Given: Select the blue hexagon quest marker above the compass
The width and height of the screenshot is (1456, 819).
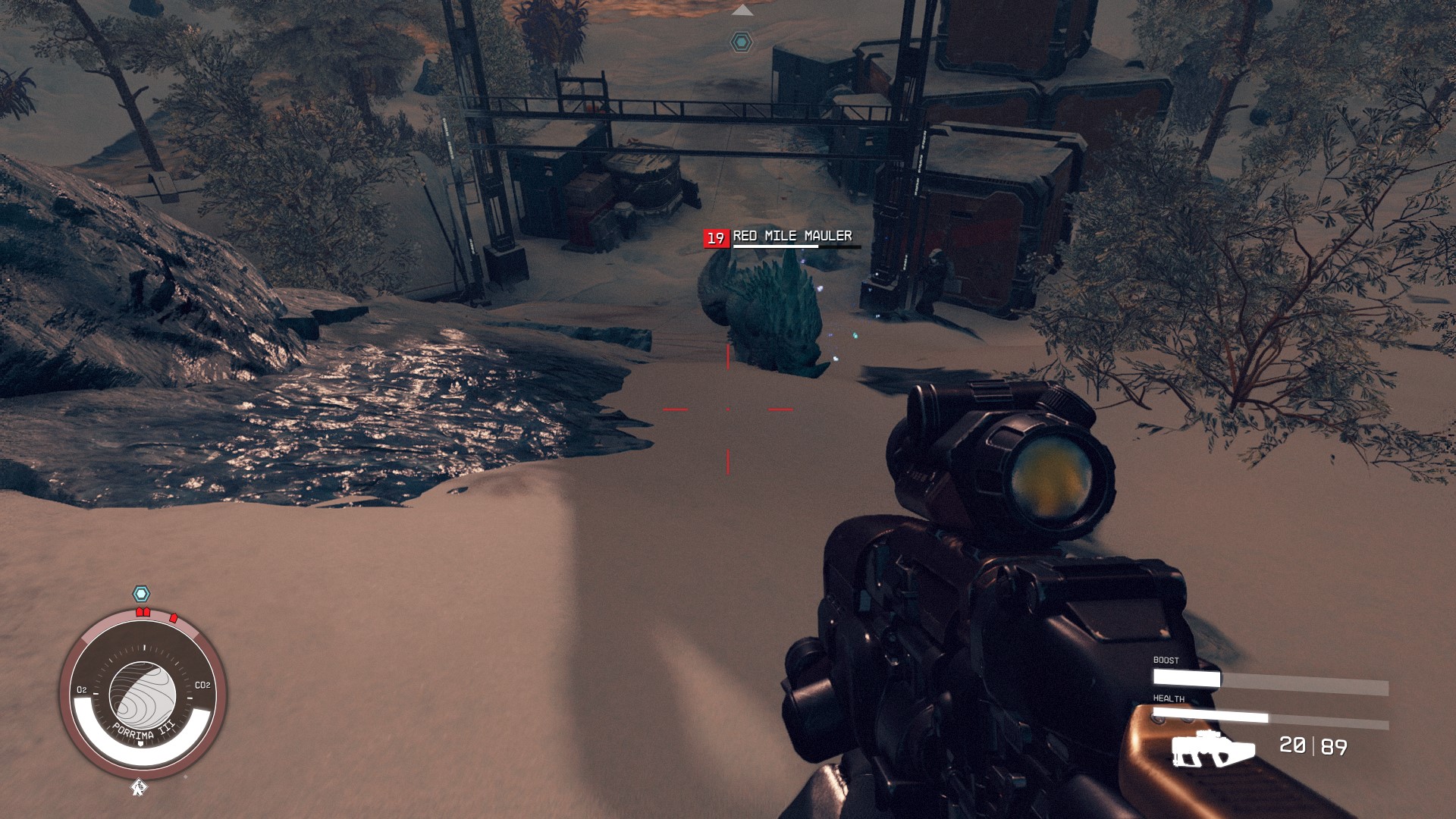Looking at the screenshot, I should [141, 594].
